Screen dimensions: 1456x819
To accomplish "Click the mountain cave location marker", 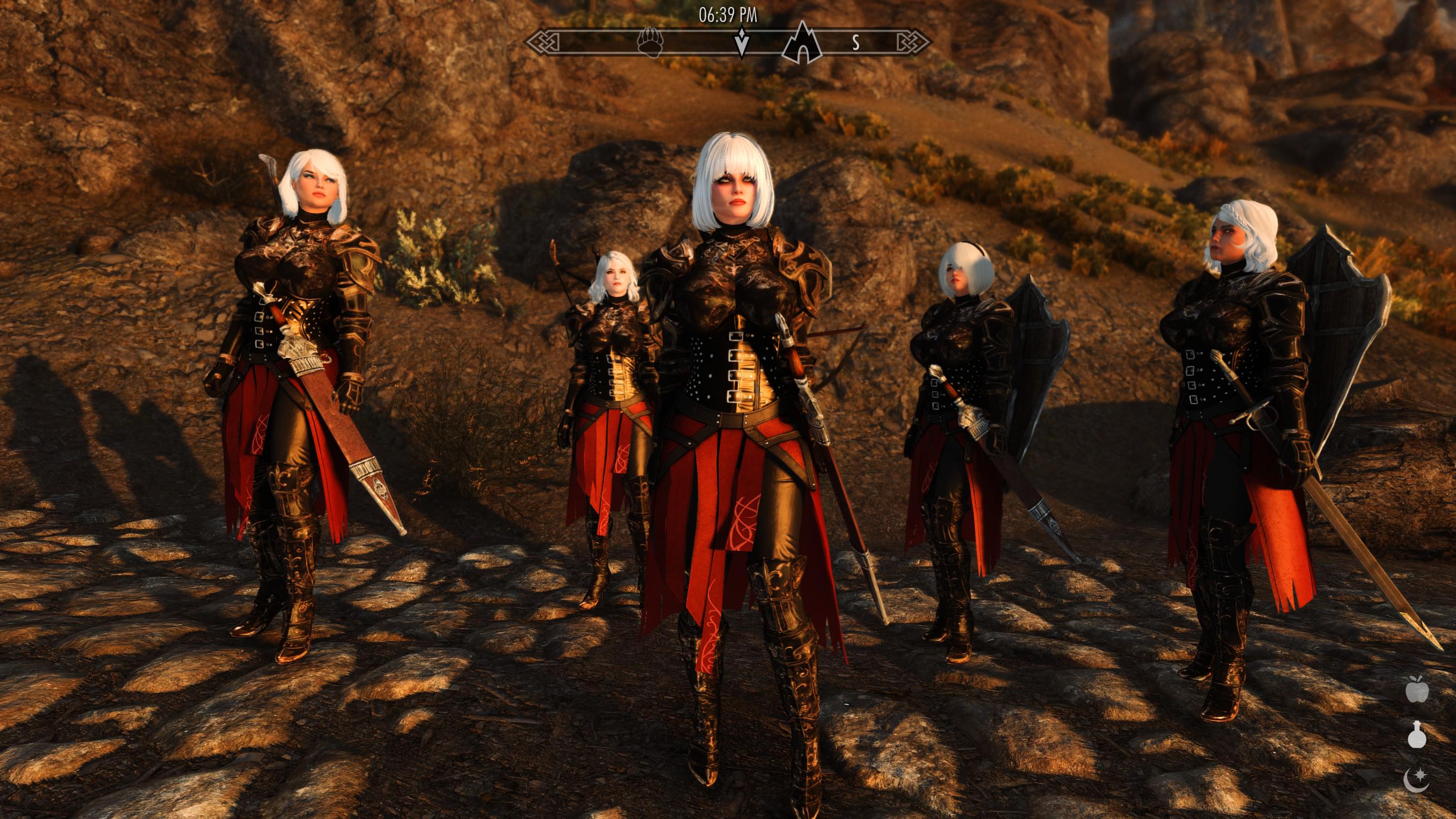I will coord(802,43).
